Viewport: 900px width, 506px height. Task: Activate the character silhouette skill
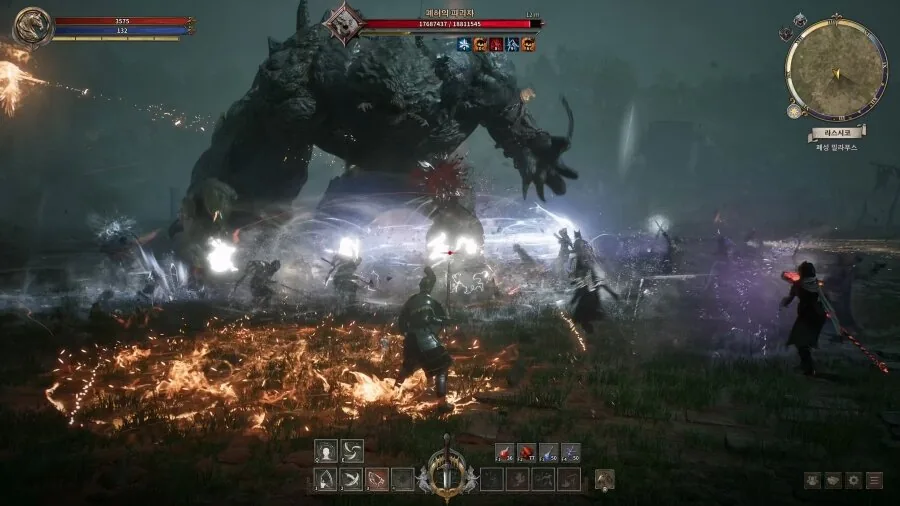coord(325,451)
